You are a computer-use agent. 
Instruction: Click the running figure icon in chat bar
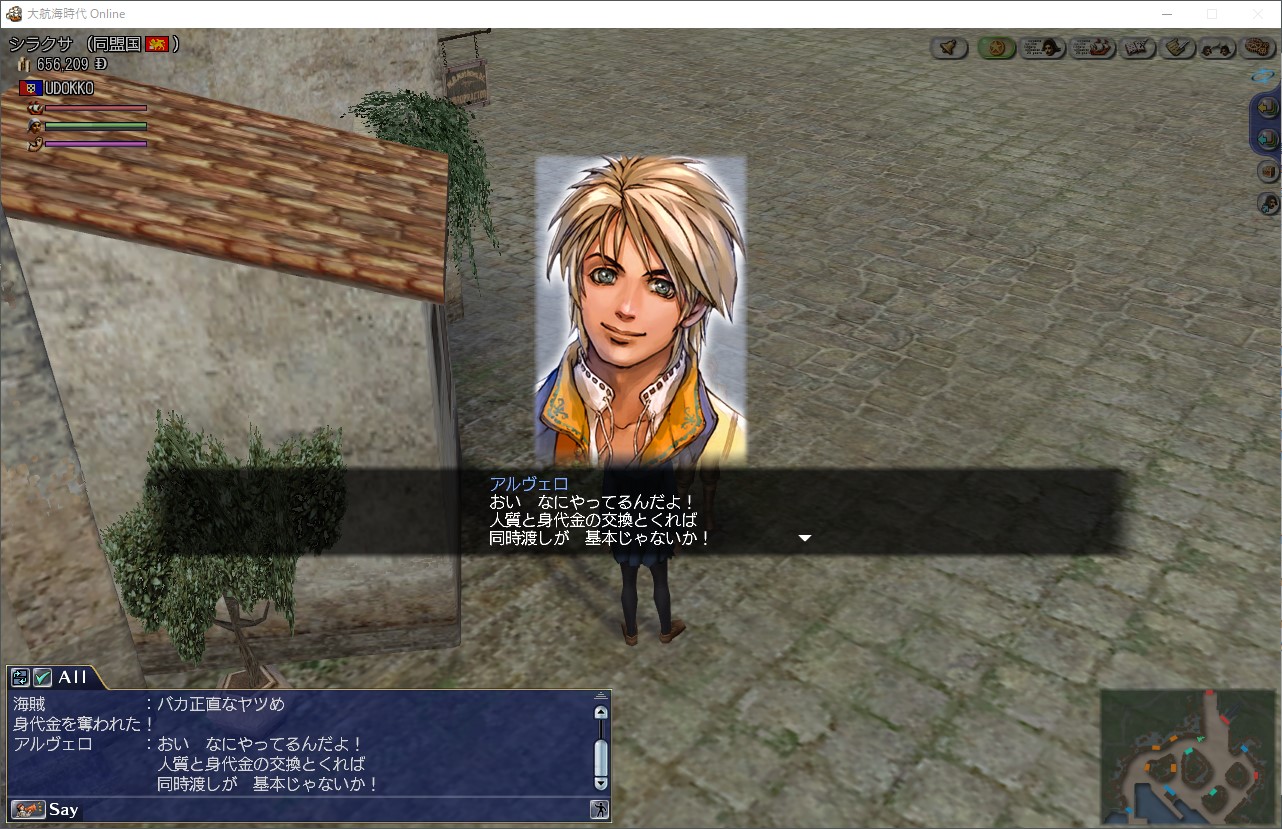(x=599, y=809)
